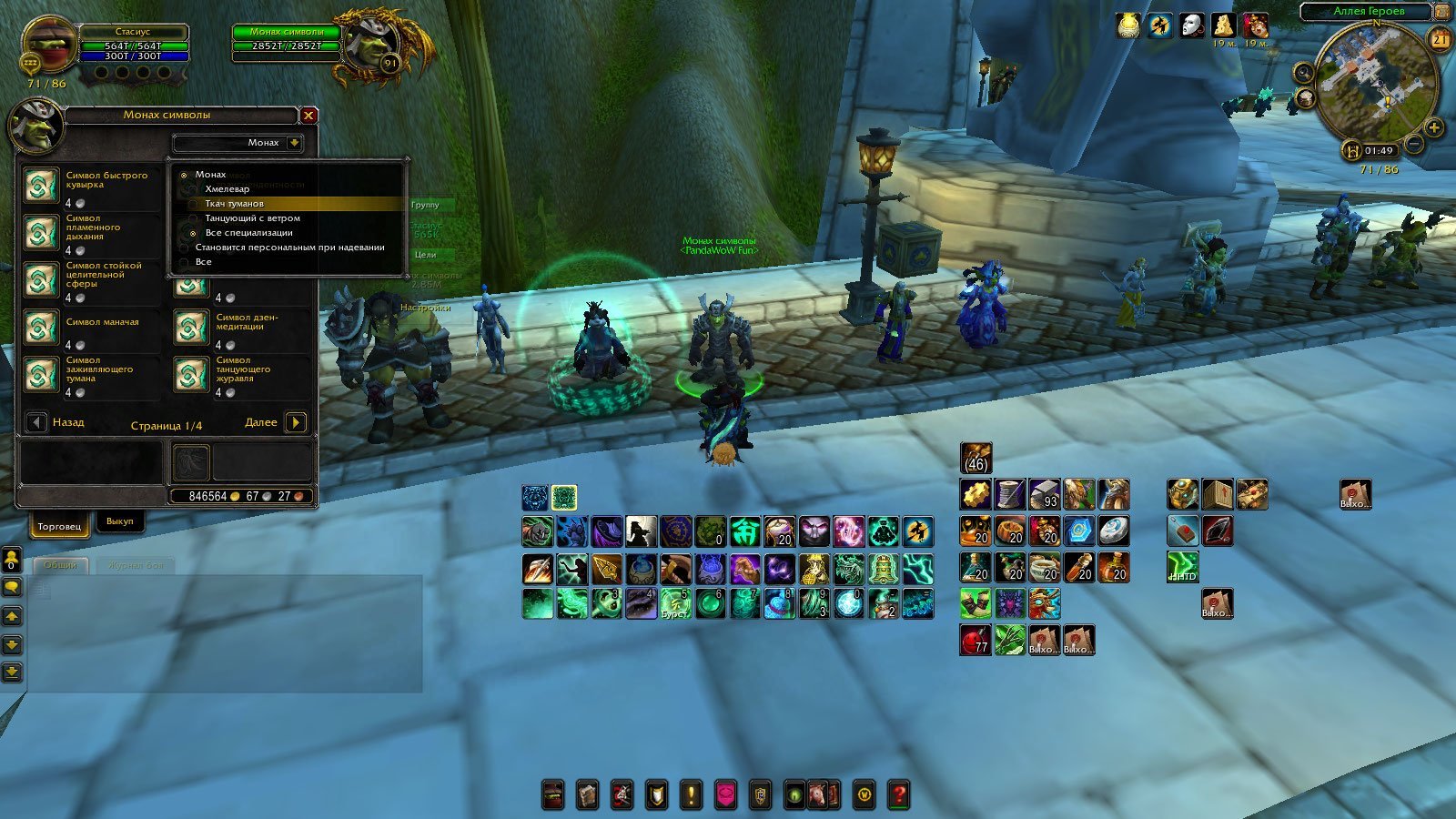The height and width of the screenshot is (819, 1456).
Task: Pick Танцующий с ветром specialization filter
Action: (x=252, y=218)
